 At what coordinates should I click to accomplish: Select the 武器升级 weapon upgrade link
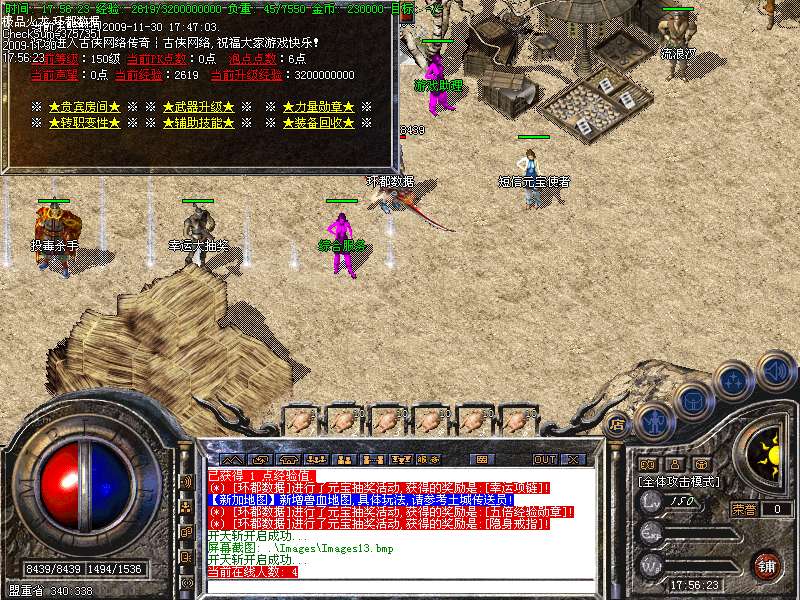(198, 107)
